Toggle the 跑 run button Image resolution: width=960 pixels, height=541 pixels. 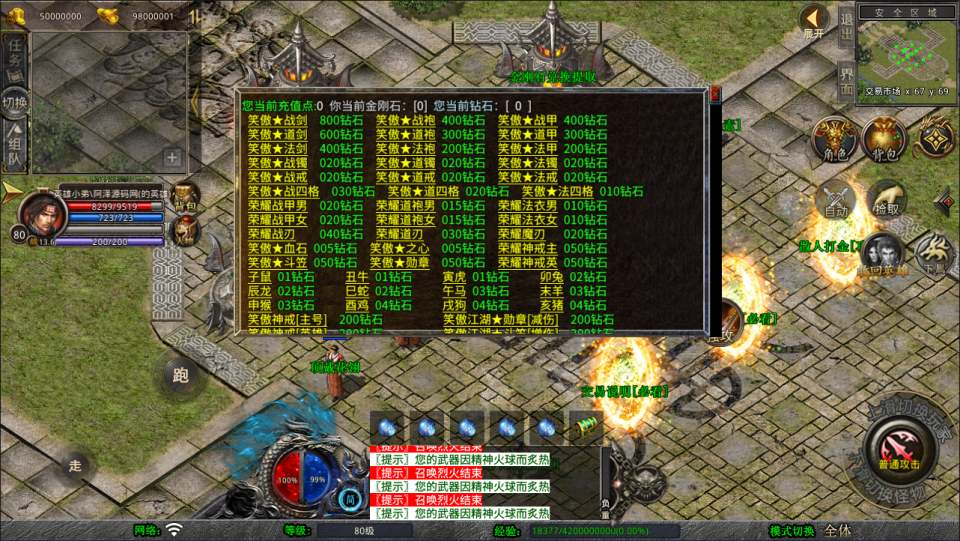click(180, 375)
